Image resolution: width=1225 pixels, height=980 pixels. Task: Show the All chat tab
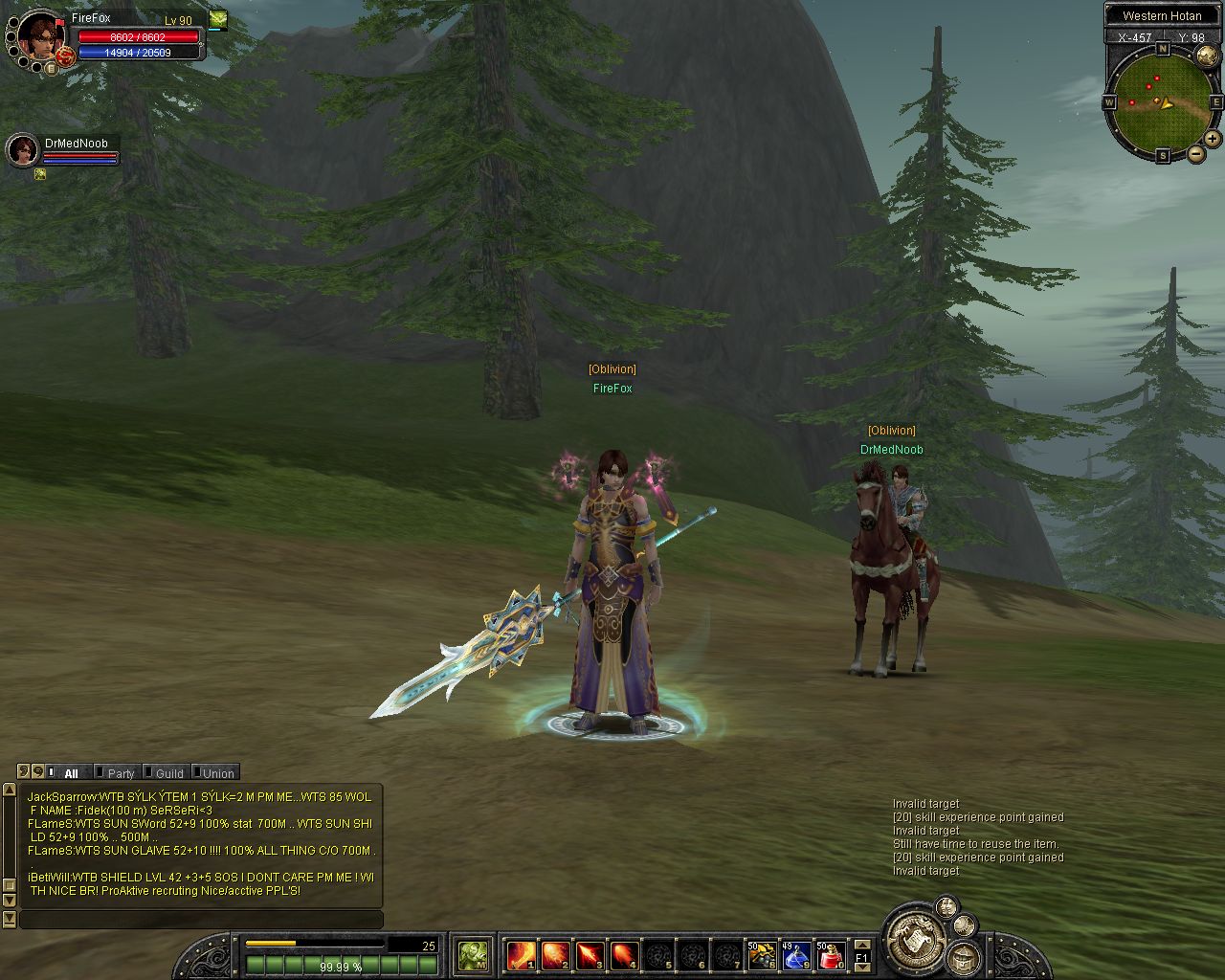(x=71, y=773)
